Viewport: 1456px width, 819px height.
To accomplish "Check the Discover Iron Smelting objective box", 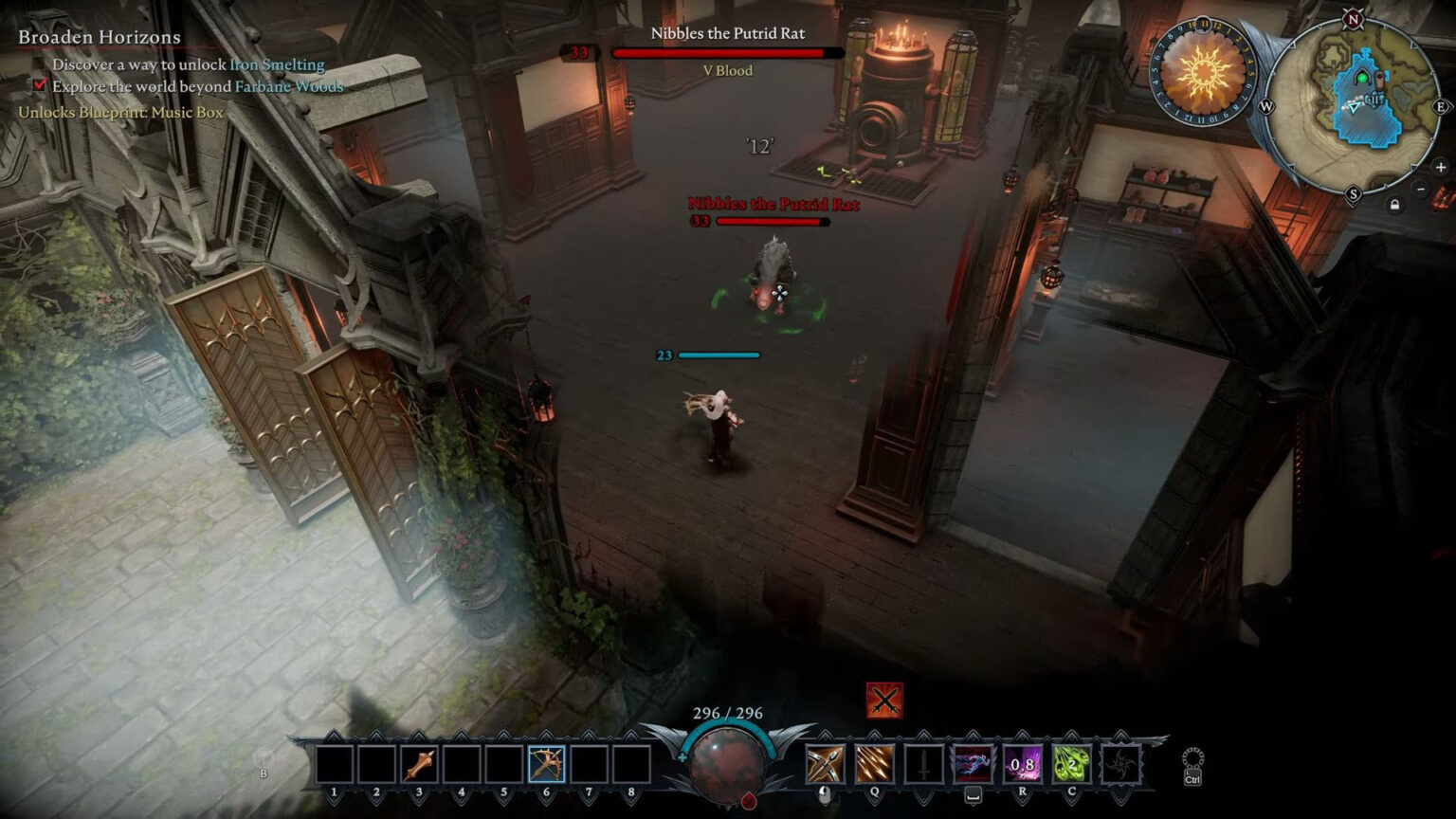I will point(39,65).
